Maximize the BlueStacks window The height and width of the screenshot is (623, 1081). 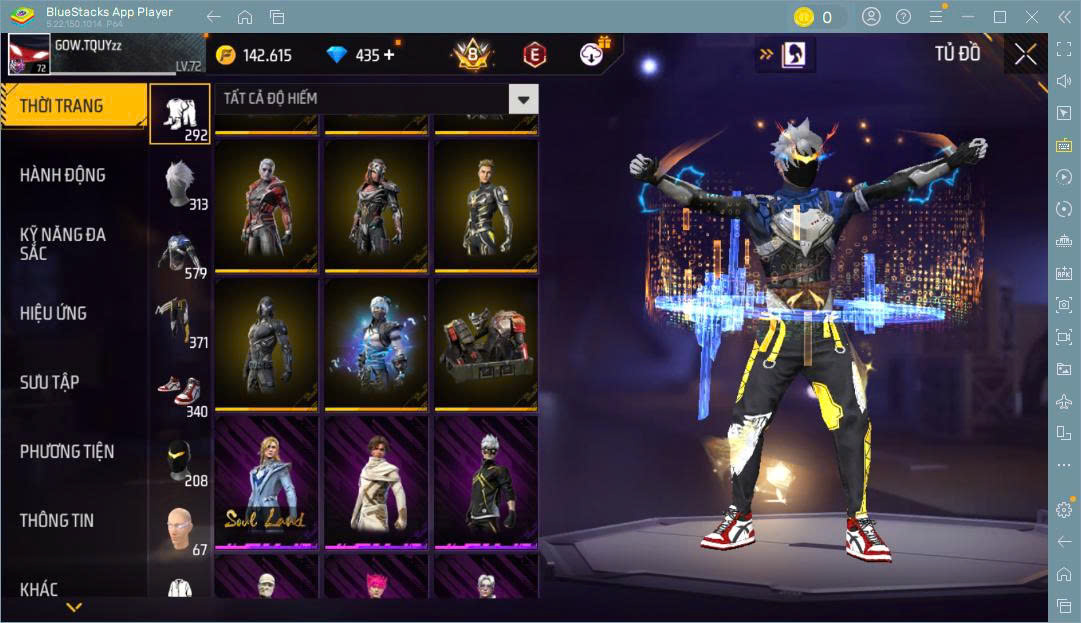999,17
